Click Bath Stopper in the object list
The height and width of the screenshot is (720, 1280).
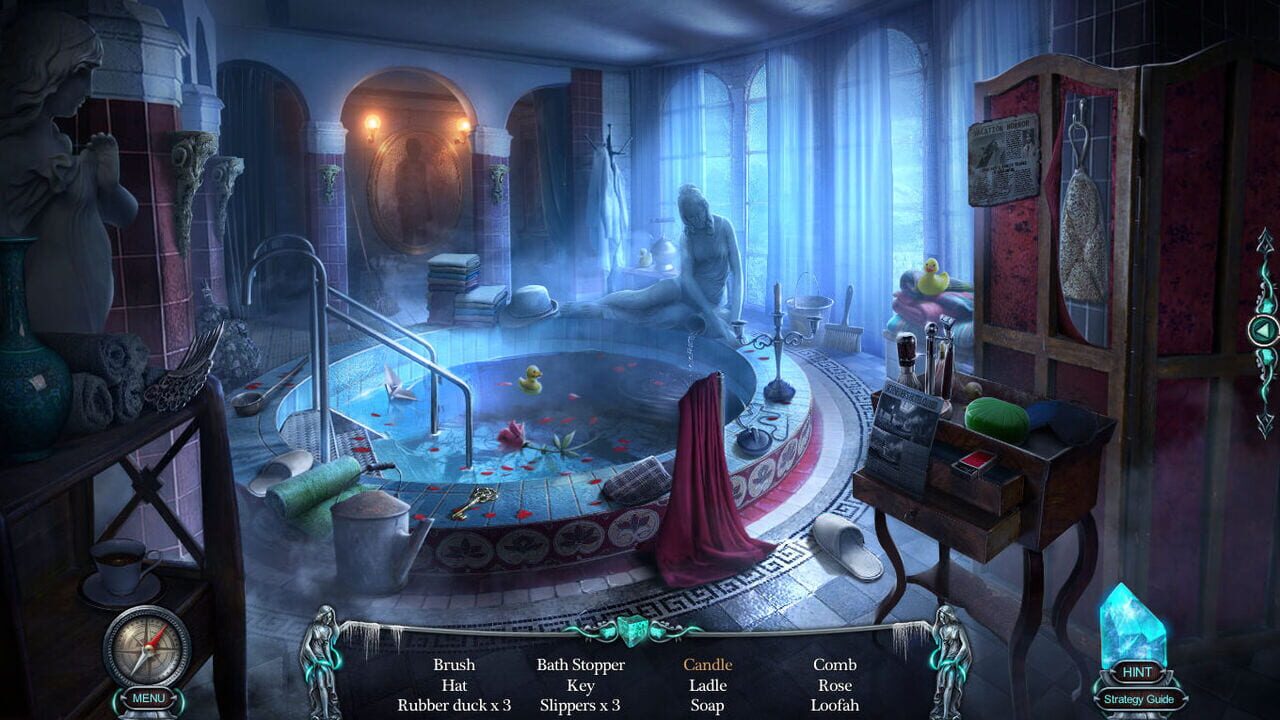(x=581, y=663)
